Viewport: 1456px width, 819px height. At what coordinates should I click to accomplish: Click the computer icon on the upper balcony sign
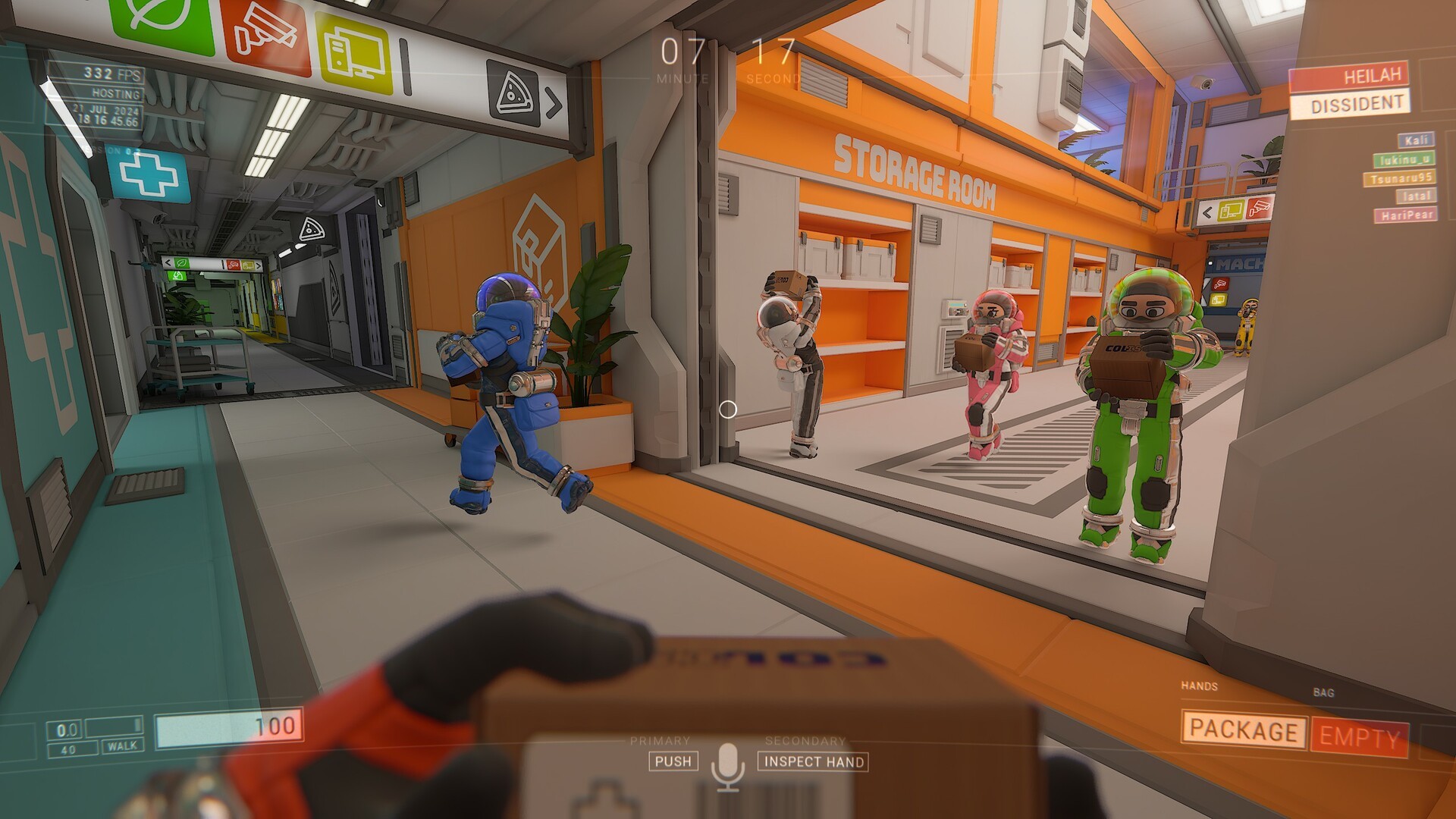tap(1231, 210)
